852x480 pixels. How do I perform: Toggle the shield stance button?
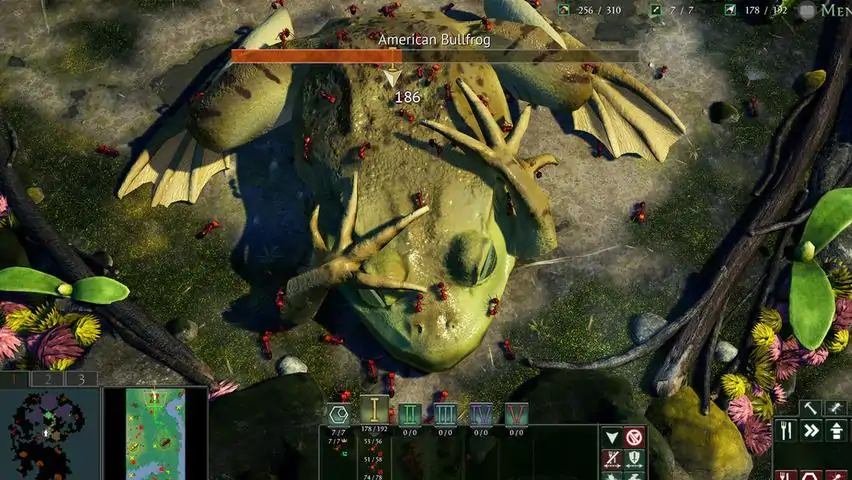tap(634, 459)
